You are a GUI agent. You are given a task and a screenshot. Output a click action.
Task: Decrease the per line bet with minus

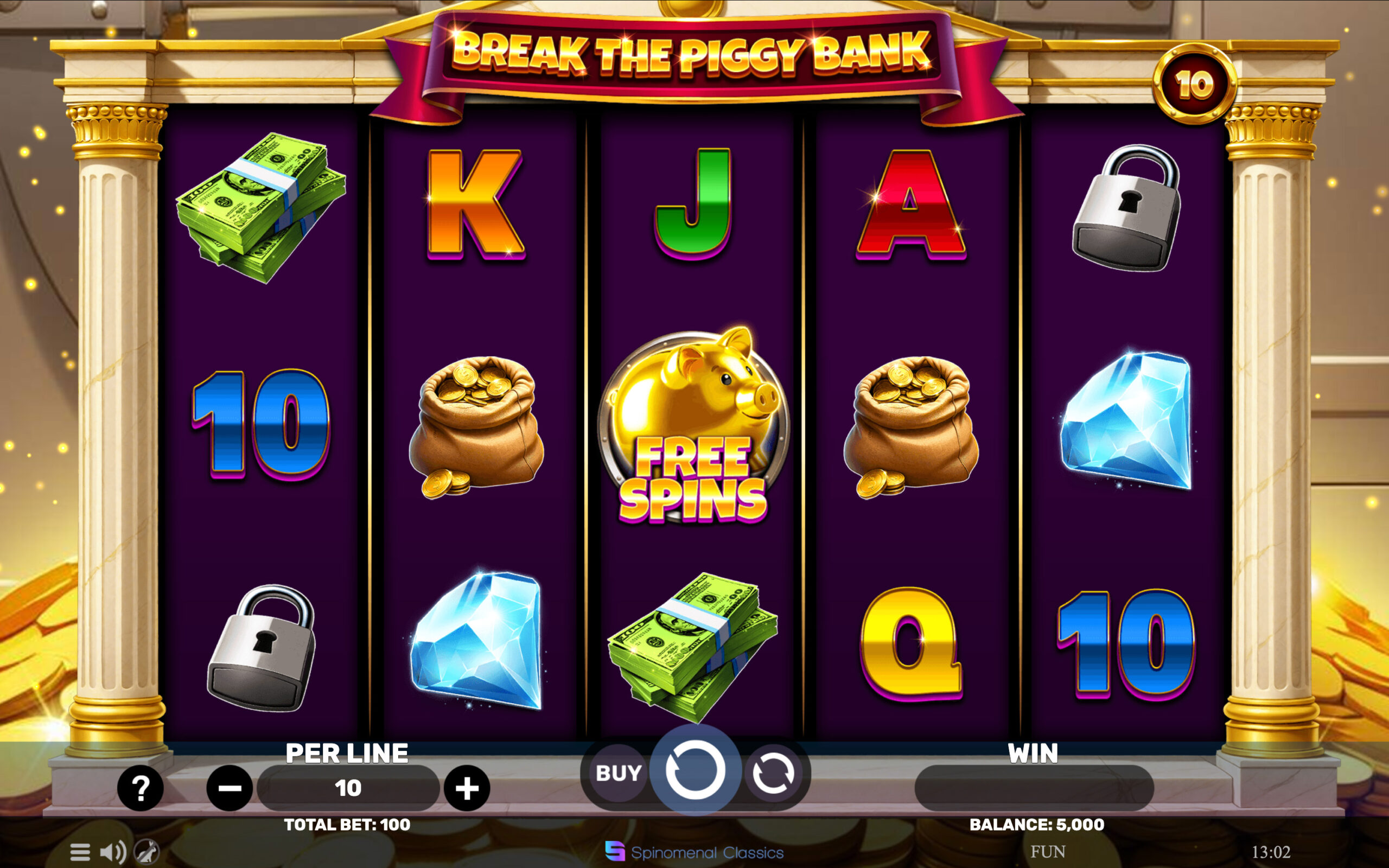(230, 788)
